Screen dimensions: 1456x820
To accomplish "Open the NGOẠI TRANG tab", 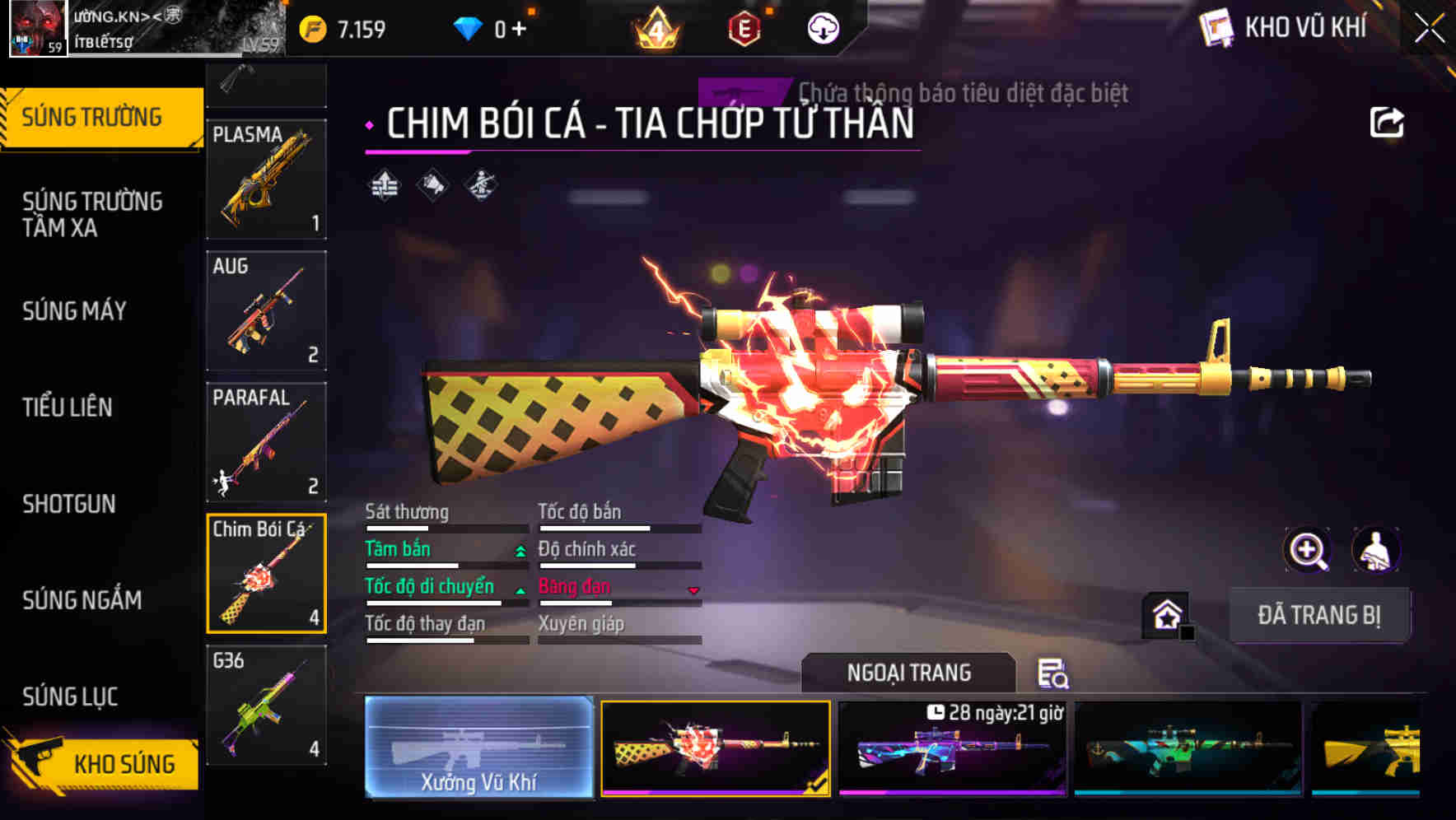I will [x=909, y=672].
